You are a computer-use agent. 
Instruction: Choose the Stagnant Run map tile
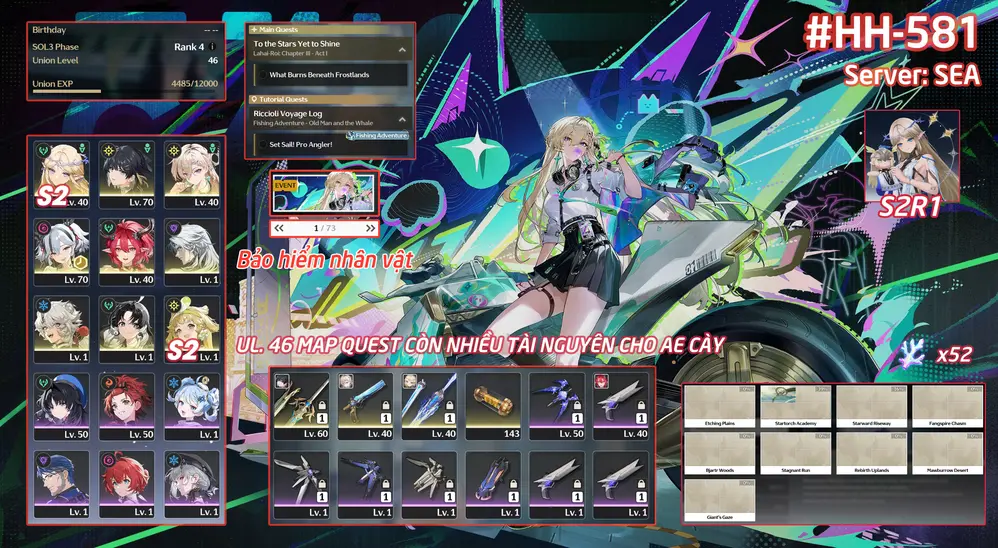click(x=796, y=454)
